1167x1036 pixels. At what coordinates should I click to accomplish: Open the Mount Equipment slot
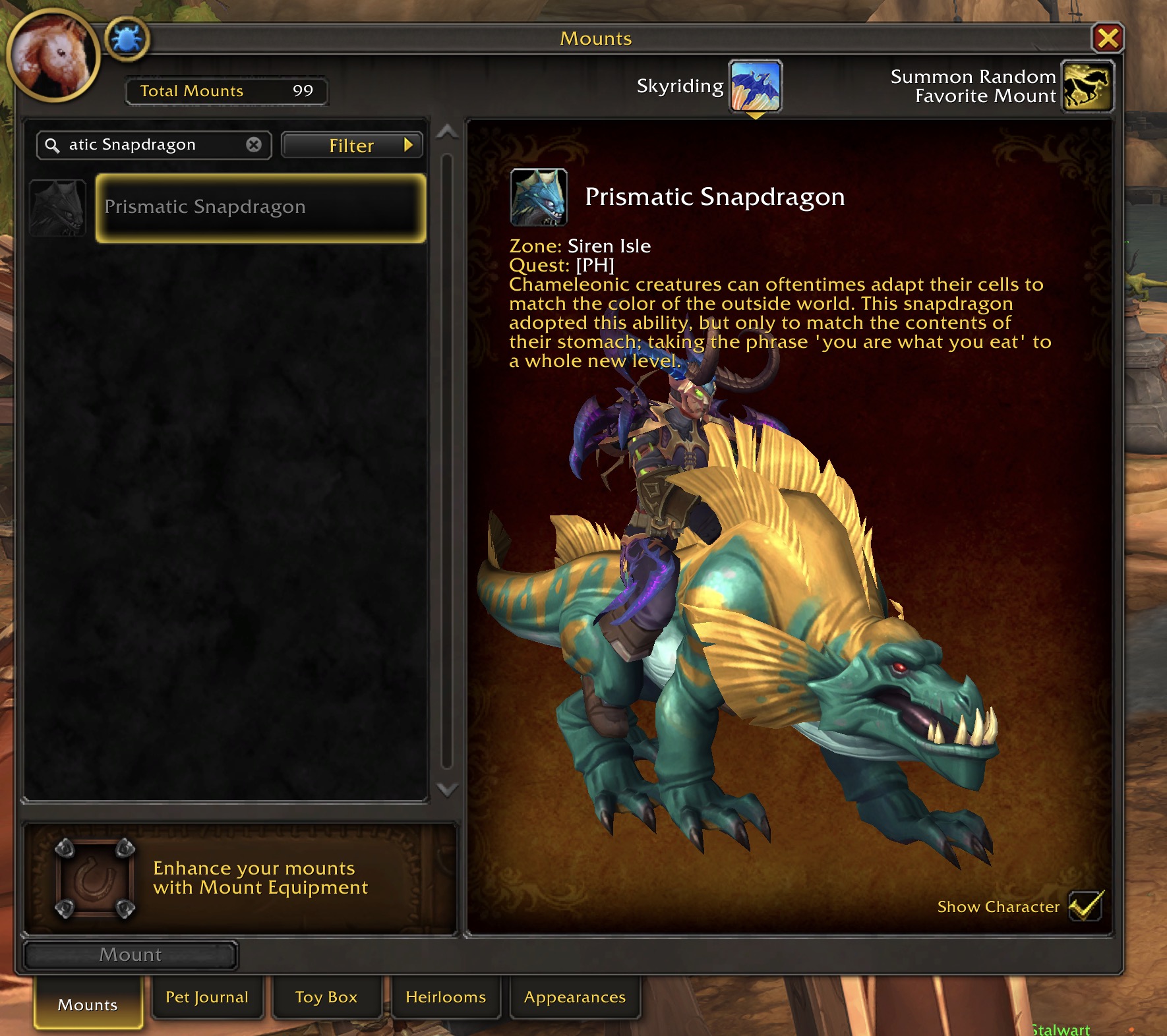click(95, 878)
